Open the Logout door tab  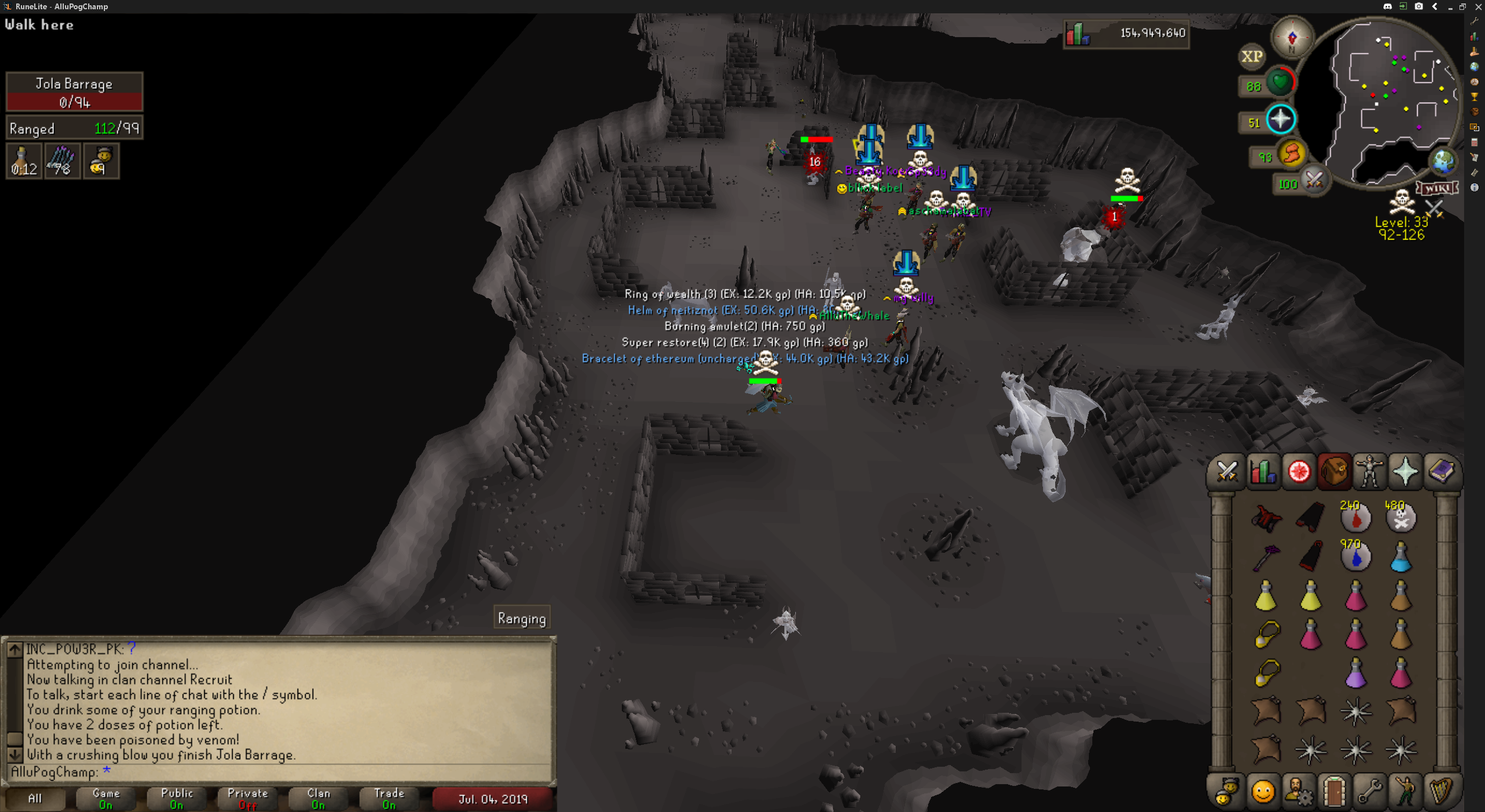1334,791
